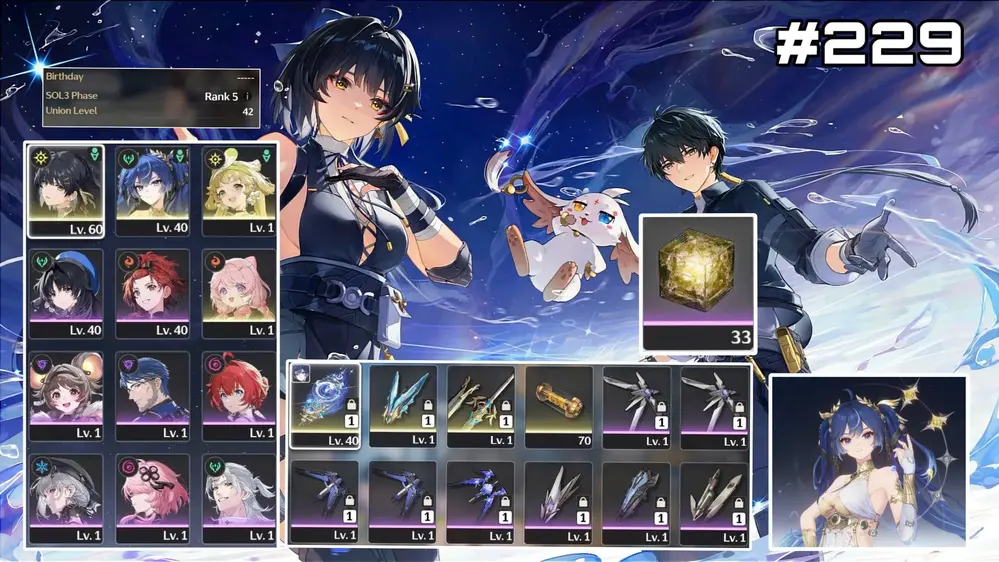Image resolution: width=999 pixels, height=562 pixels.
Task: View the blue-haired character portrait card
Action: click(x=868, y=461)
